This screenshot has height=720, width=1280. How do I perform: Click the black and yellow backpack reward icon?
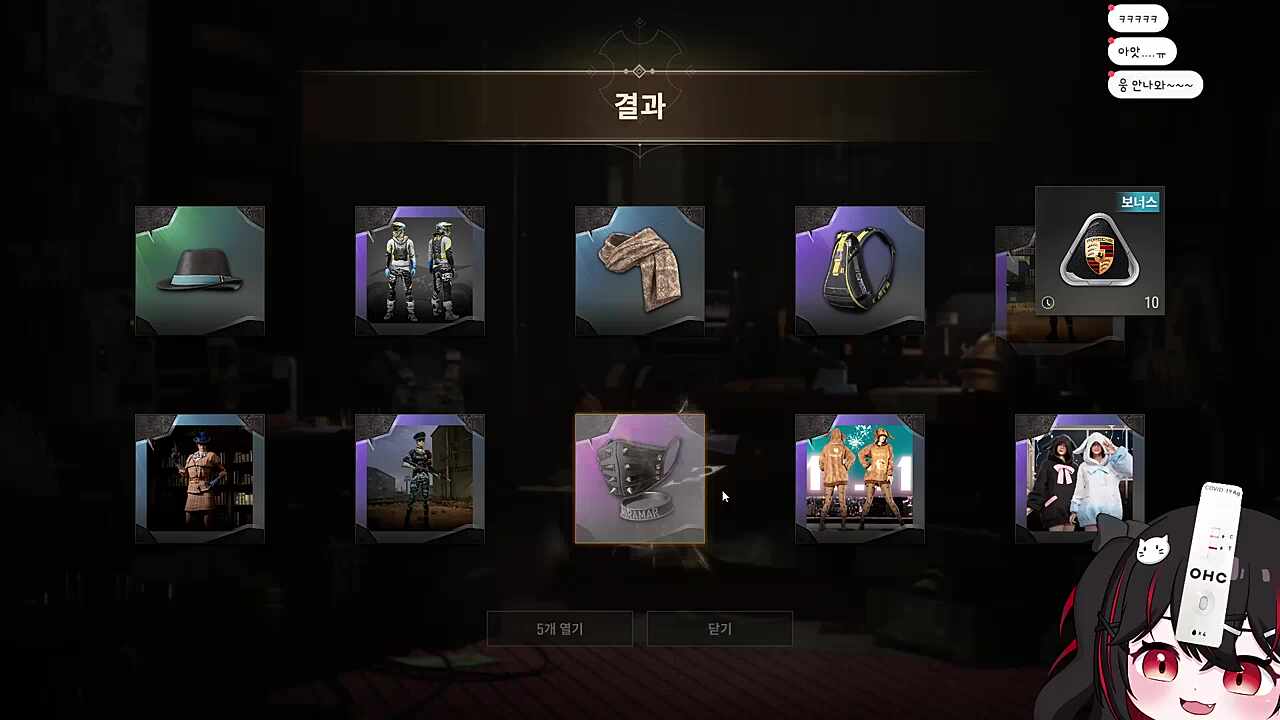pyautogui.click(x=859, y=269)
